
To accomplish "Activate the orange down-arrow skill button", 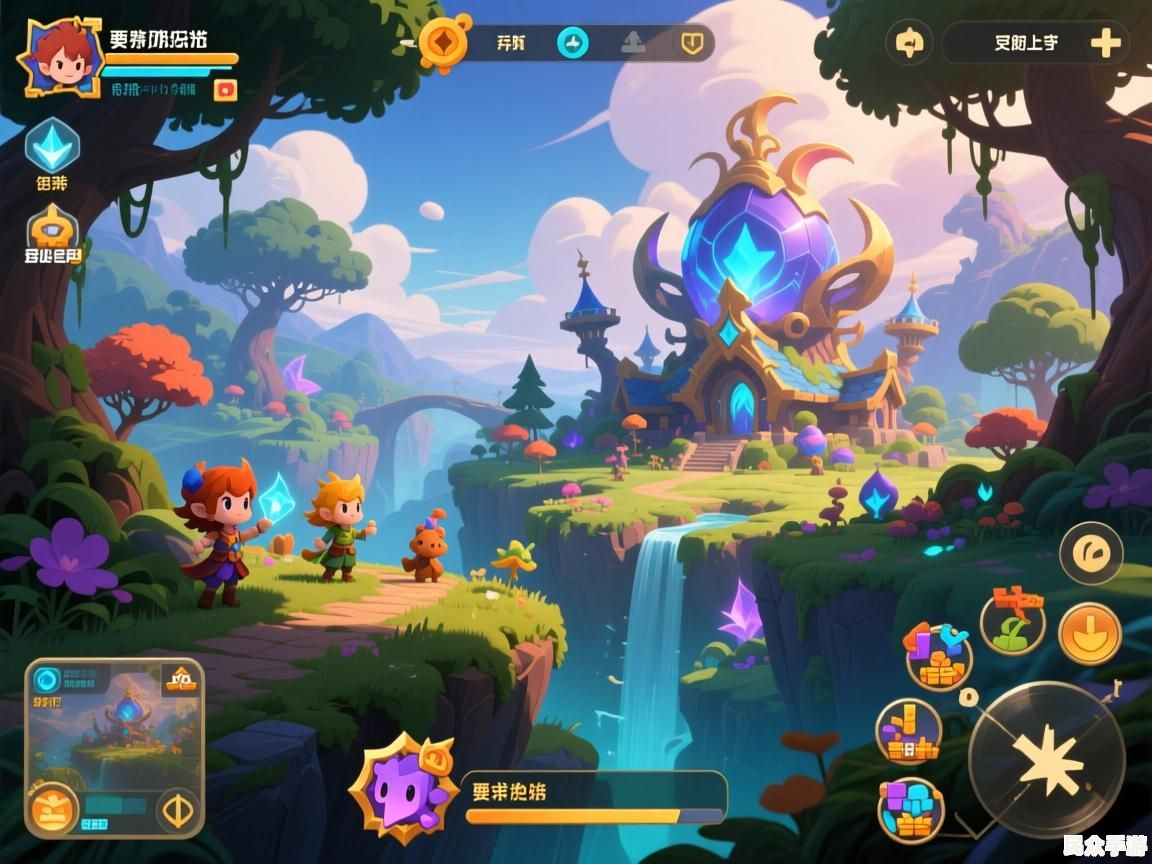I will (1089, 634).
